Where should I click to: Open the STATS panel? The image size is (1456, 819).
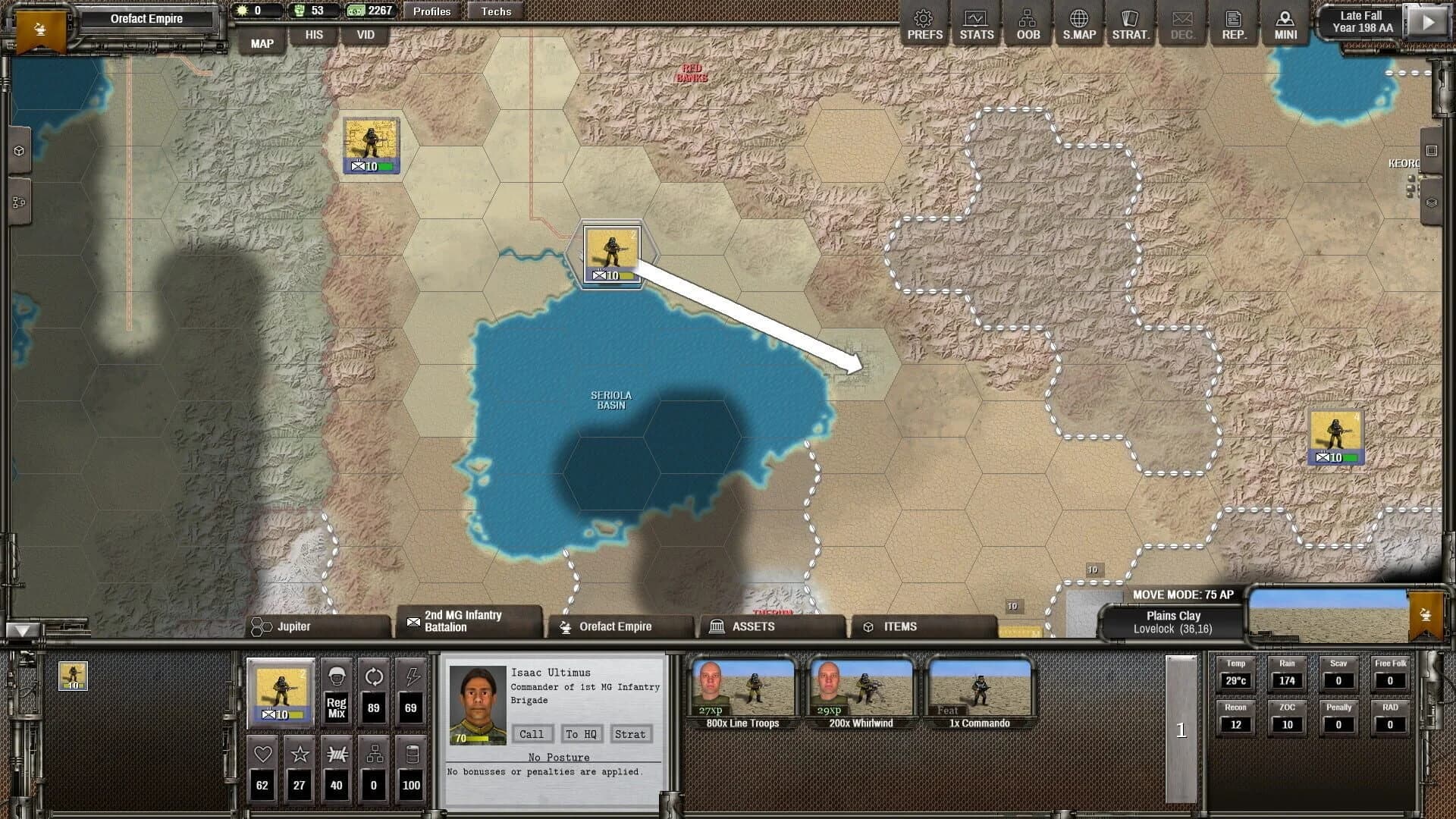point(976,23)
